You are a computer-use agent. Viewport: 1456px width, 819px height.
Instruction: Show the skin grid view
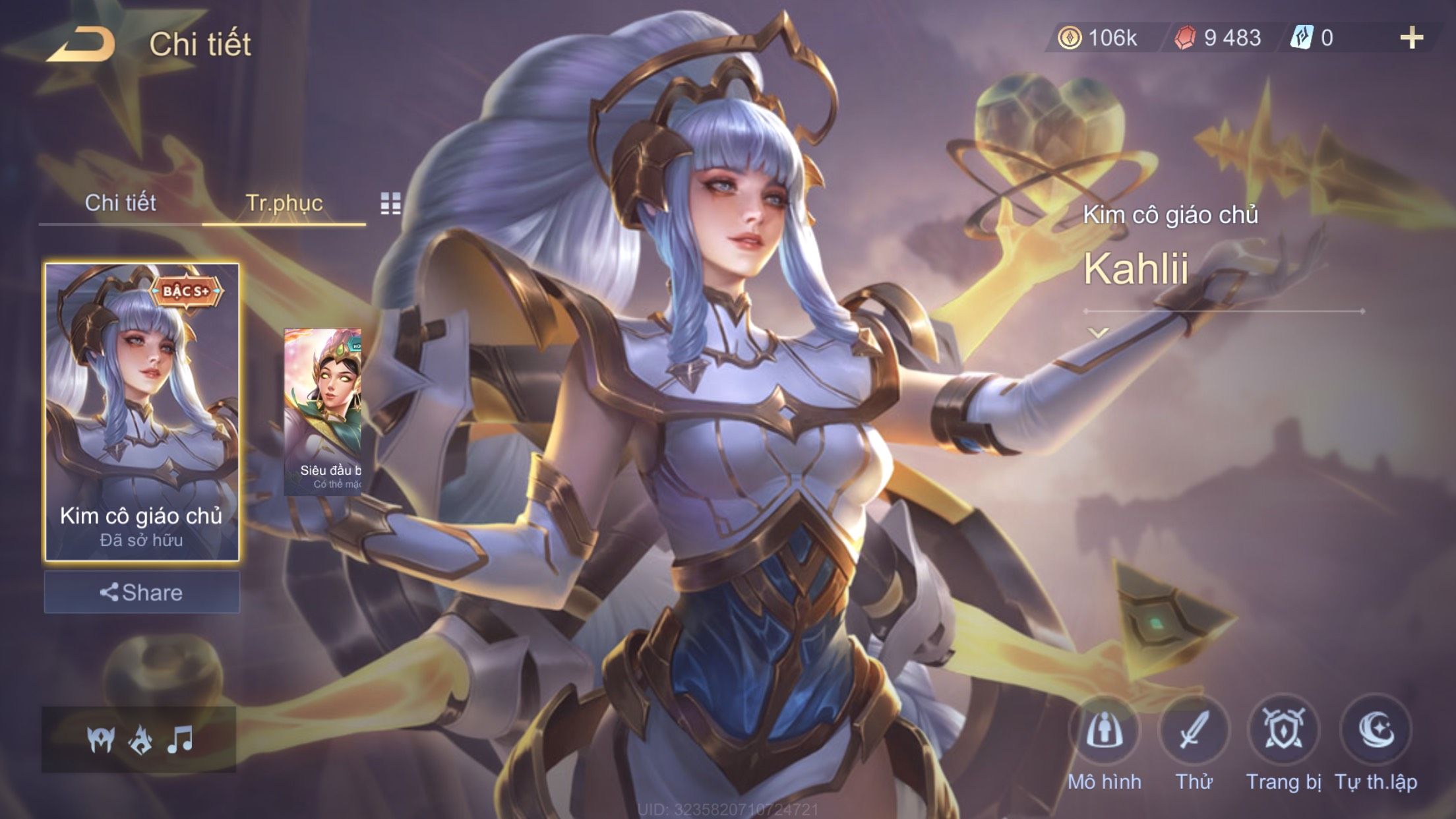pos(390,204)
